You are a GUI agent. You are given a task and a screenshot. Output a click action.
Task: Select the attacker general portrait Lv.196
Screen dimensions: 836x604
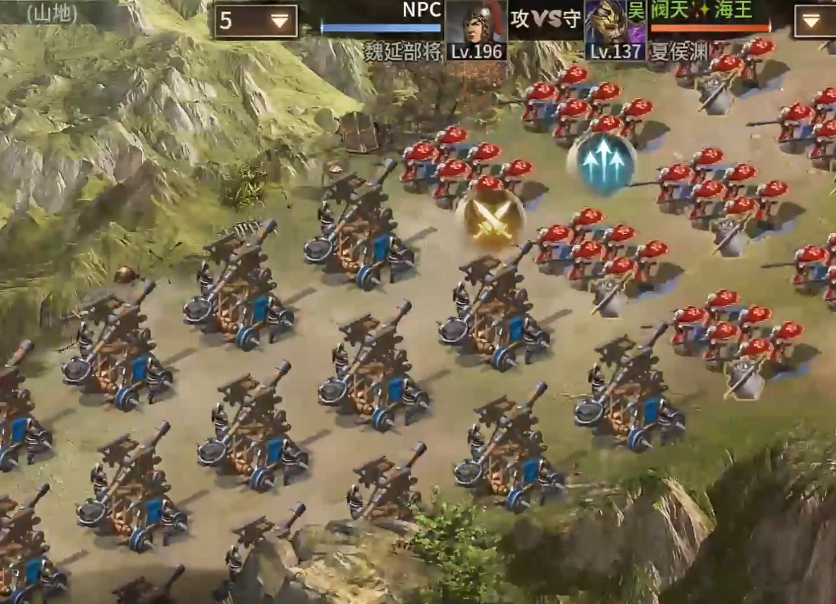coord(475,28)
